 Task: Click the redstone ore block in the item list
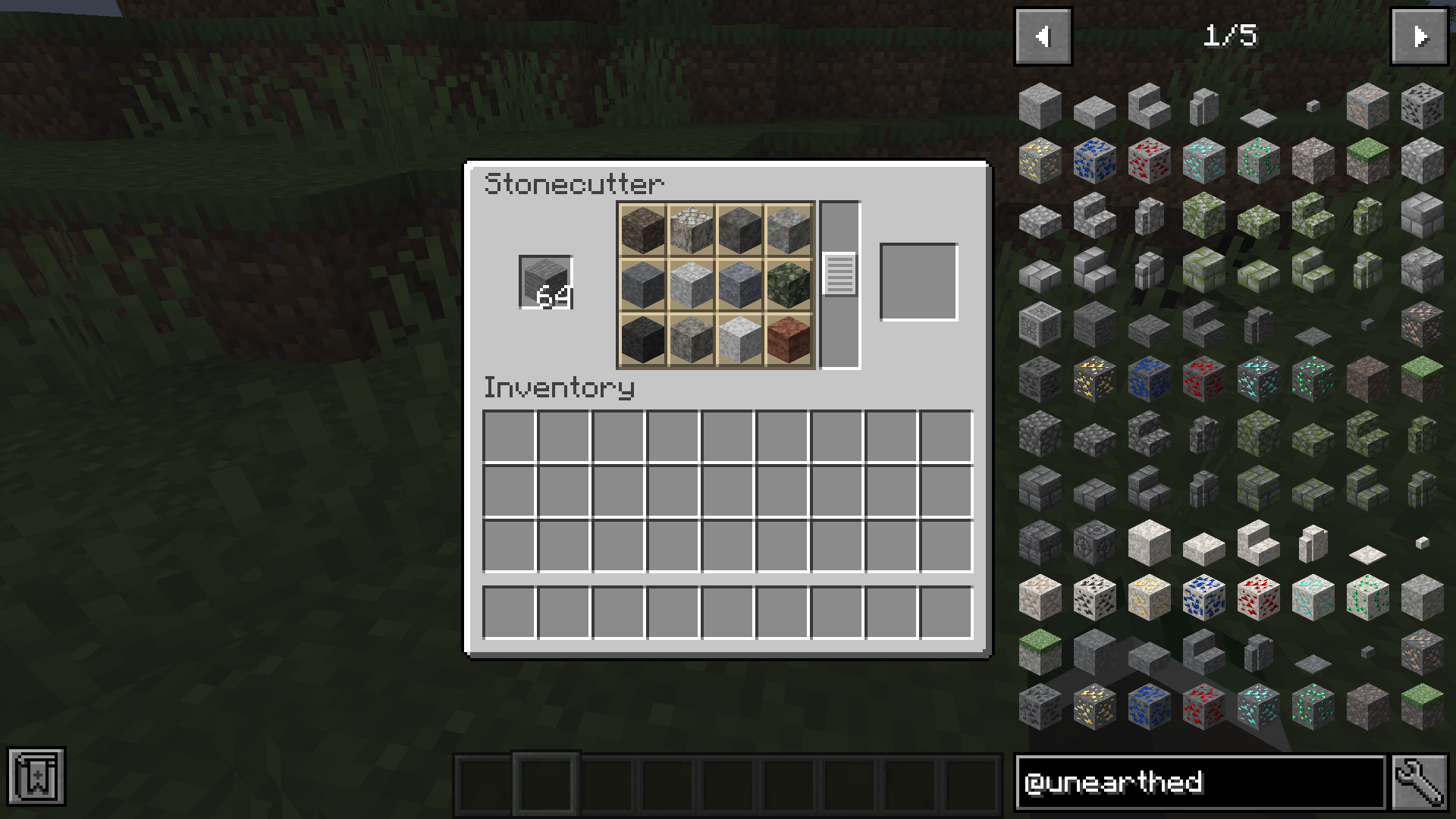(1150, 161)
